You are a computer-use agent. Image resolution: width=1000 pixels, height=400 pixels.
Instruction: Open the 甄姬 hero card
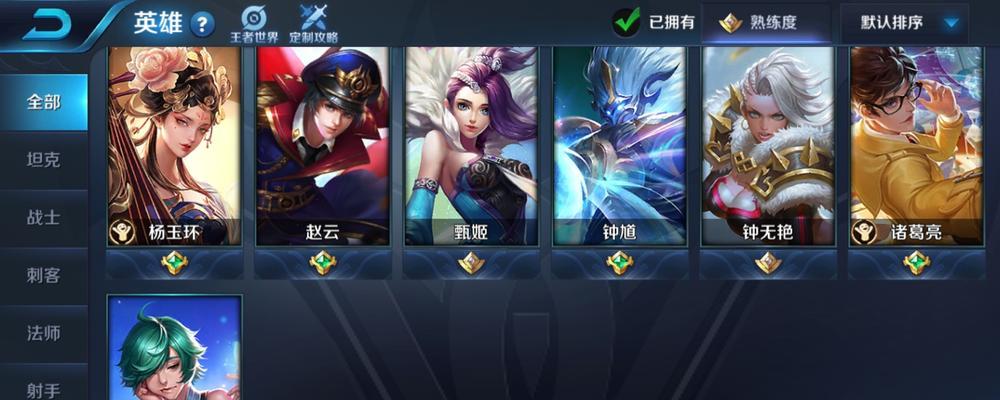pyautogui.click(x=471, y=145)
